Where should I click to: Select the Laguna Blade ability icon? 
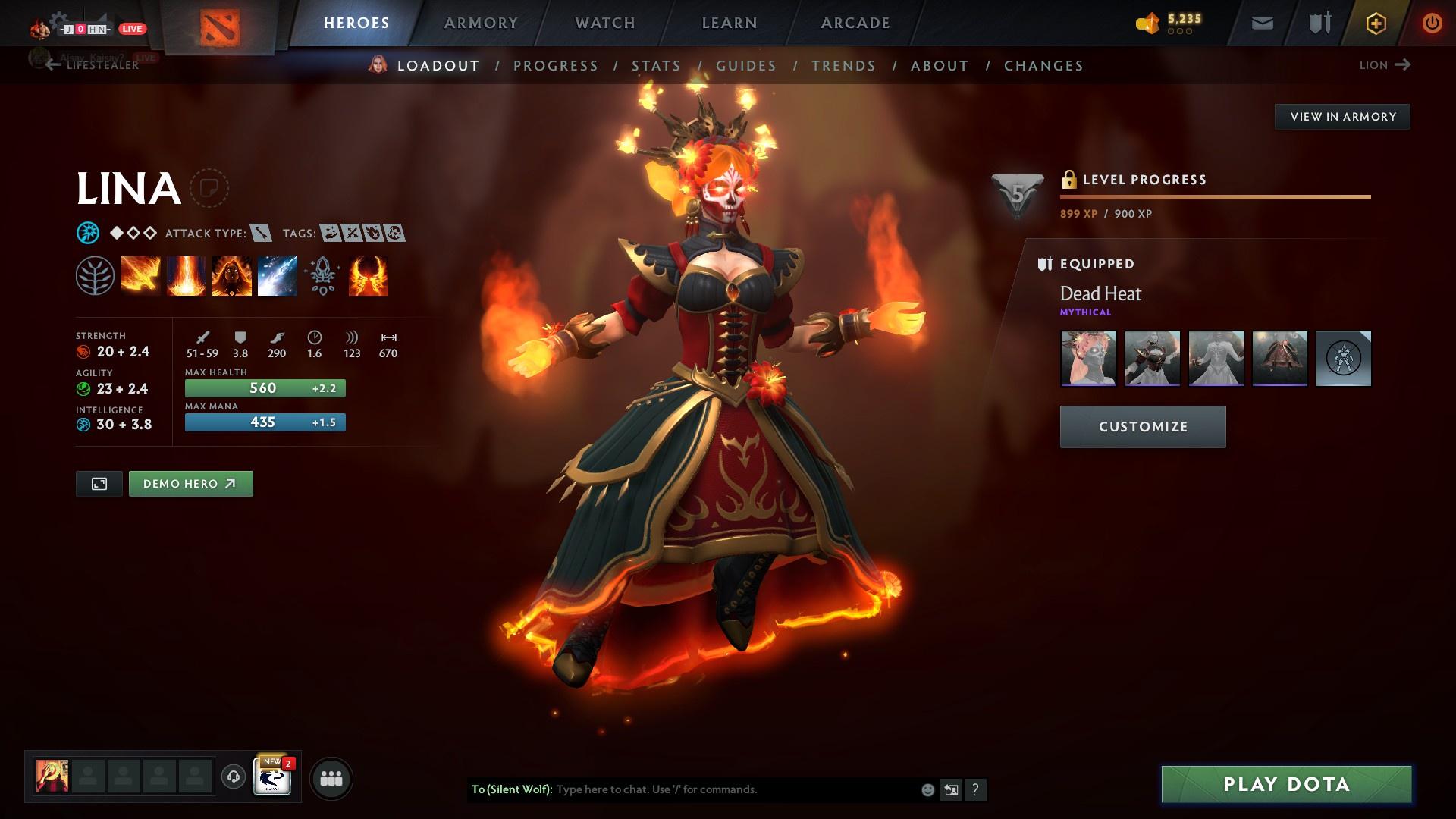pyautogui.click(x=277, y=275)
